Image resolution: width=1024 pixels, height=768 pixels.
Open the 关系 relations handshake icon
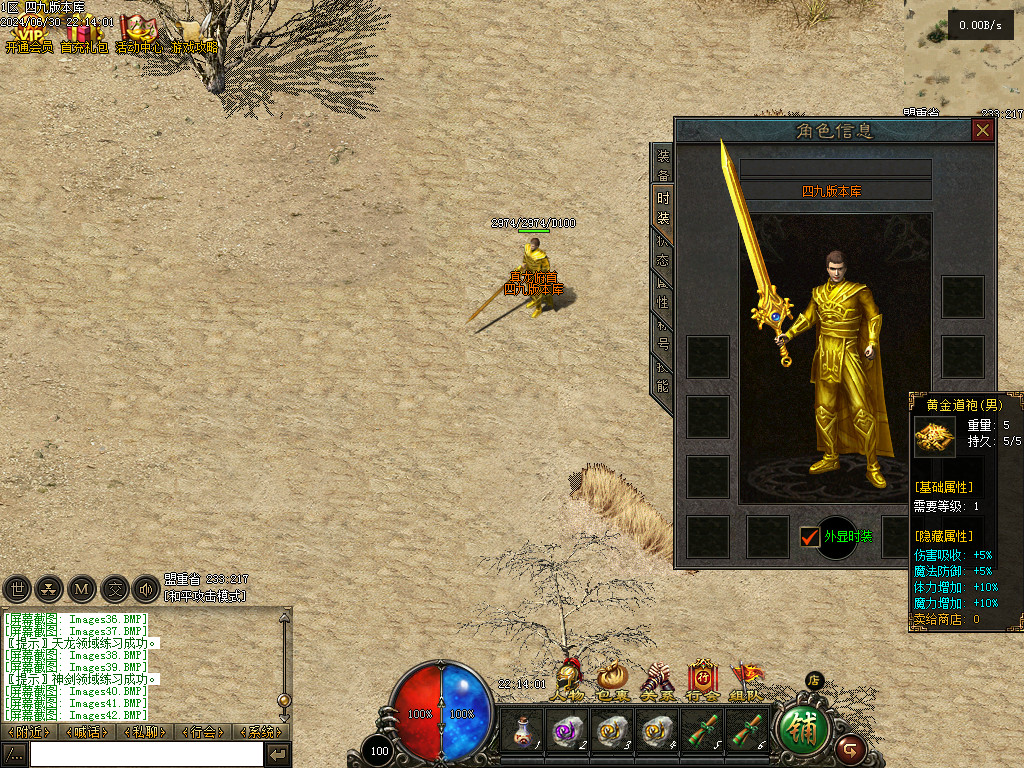tap(657, 680)
